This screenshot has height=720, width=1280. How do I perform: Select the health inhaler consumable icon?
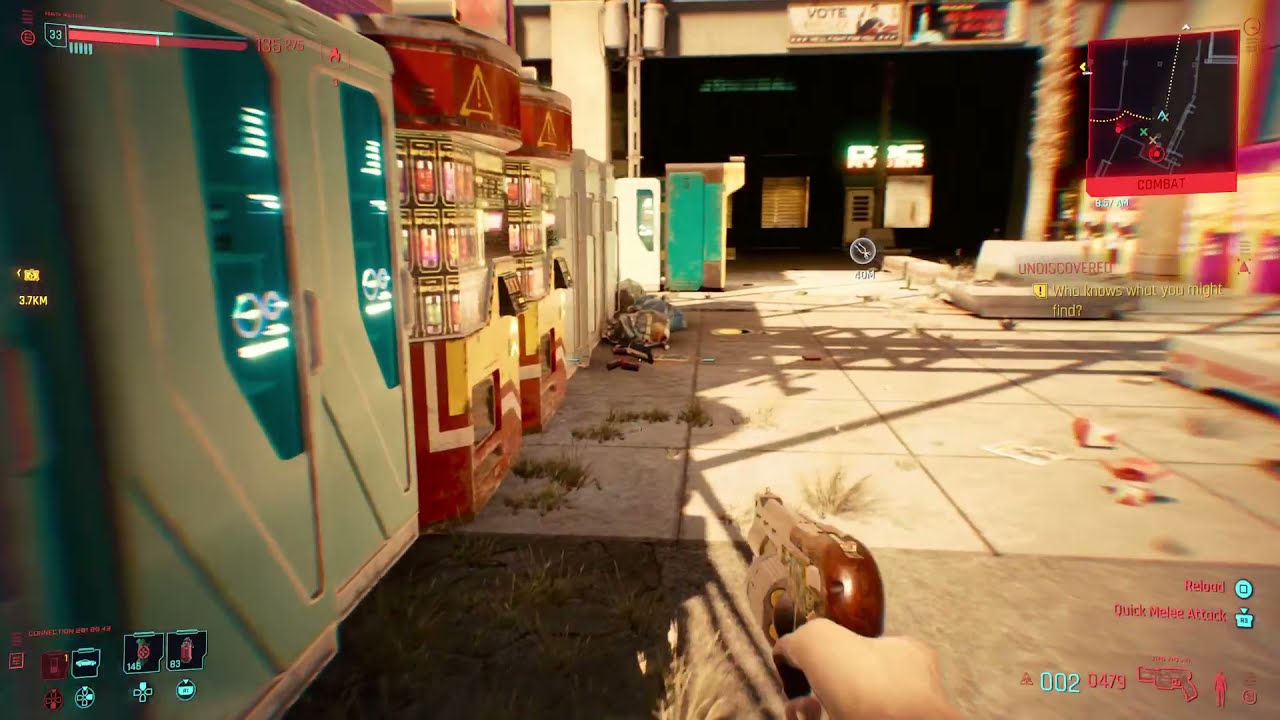coord(187,652)
